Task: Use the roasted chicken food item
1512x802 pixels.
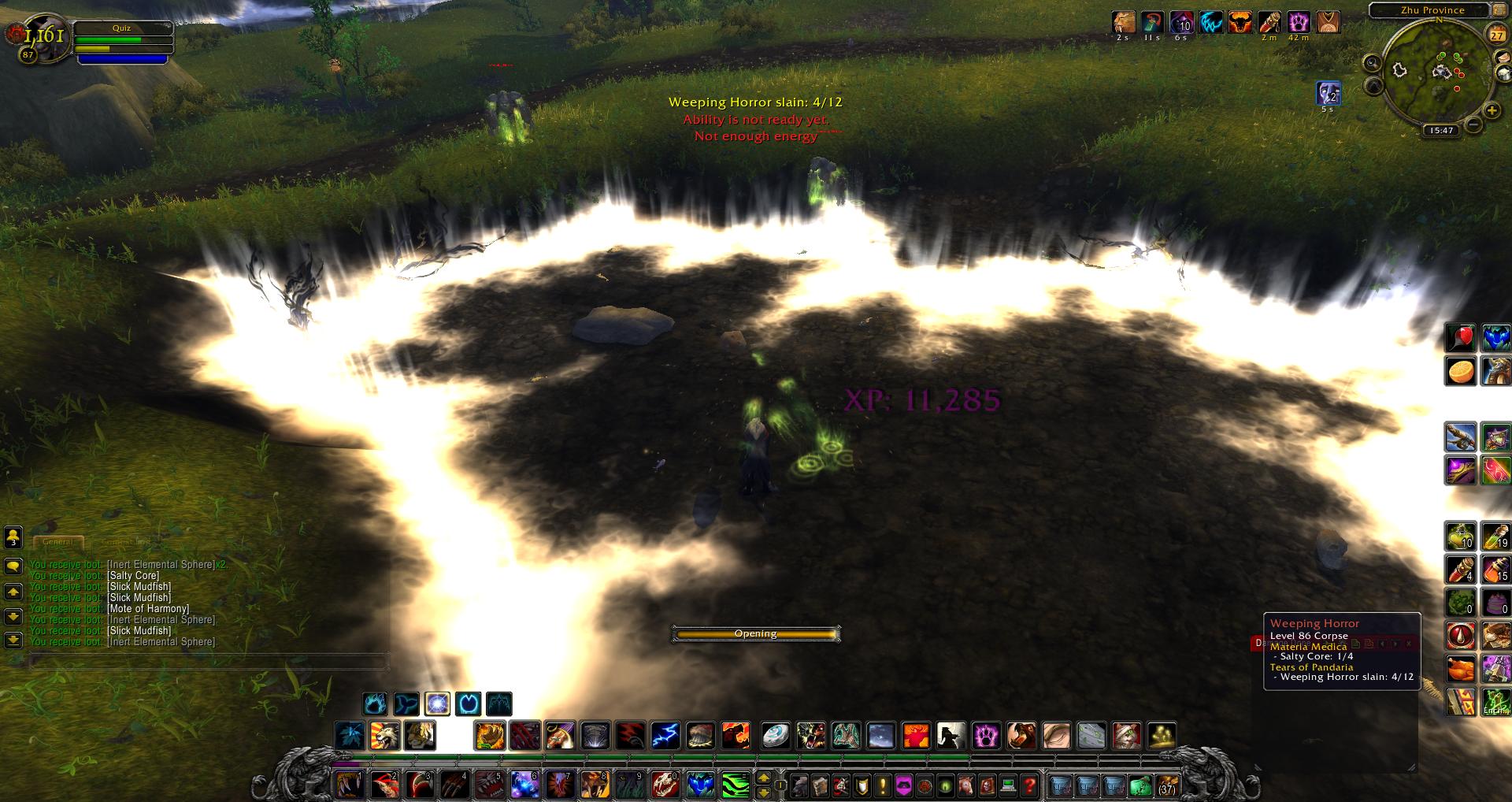Action: (x=1460, y=669)
